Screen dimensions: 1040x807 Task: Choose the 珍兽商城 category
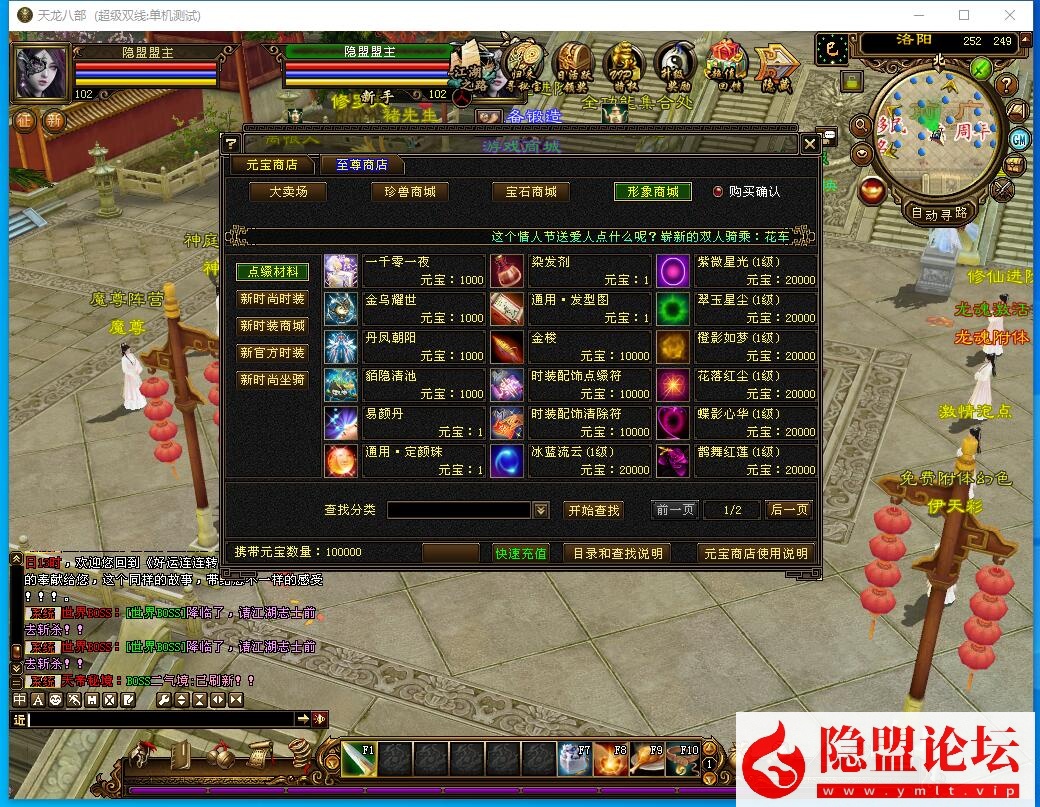[x=409, y=191]
